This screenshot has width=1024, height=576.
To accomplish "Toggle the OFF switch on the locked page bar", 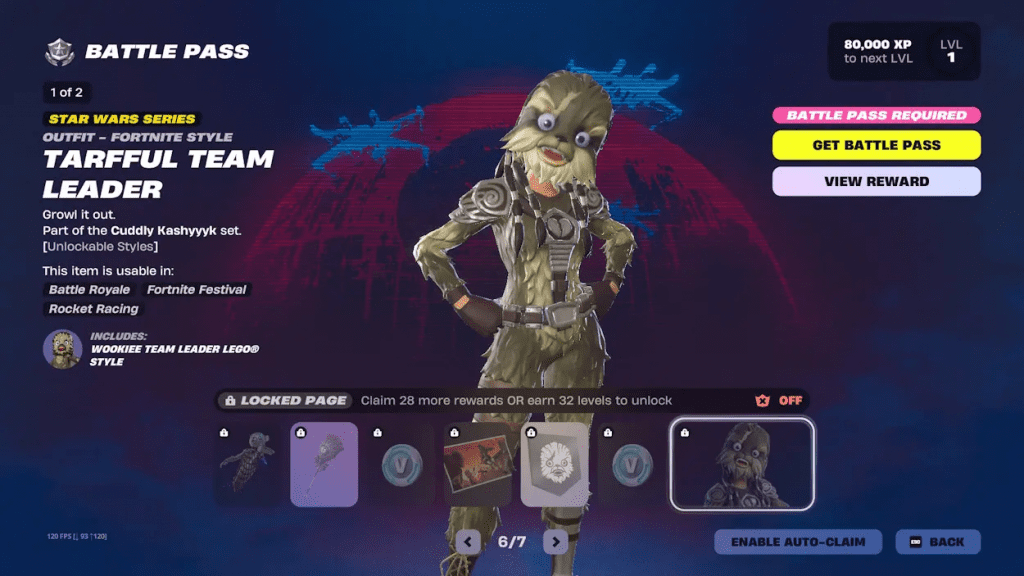I will [780, 401].
